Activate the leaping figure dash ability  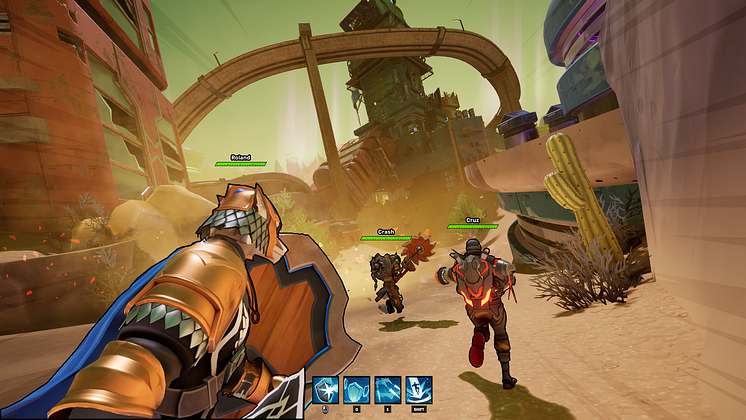[419, 389]
